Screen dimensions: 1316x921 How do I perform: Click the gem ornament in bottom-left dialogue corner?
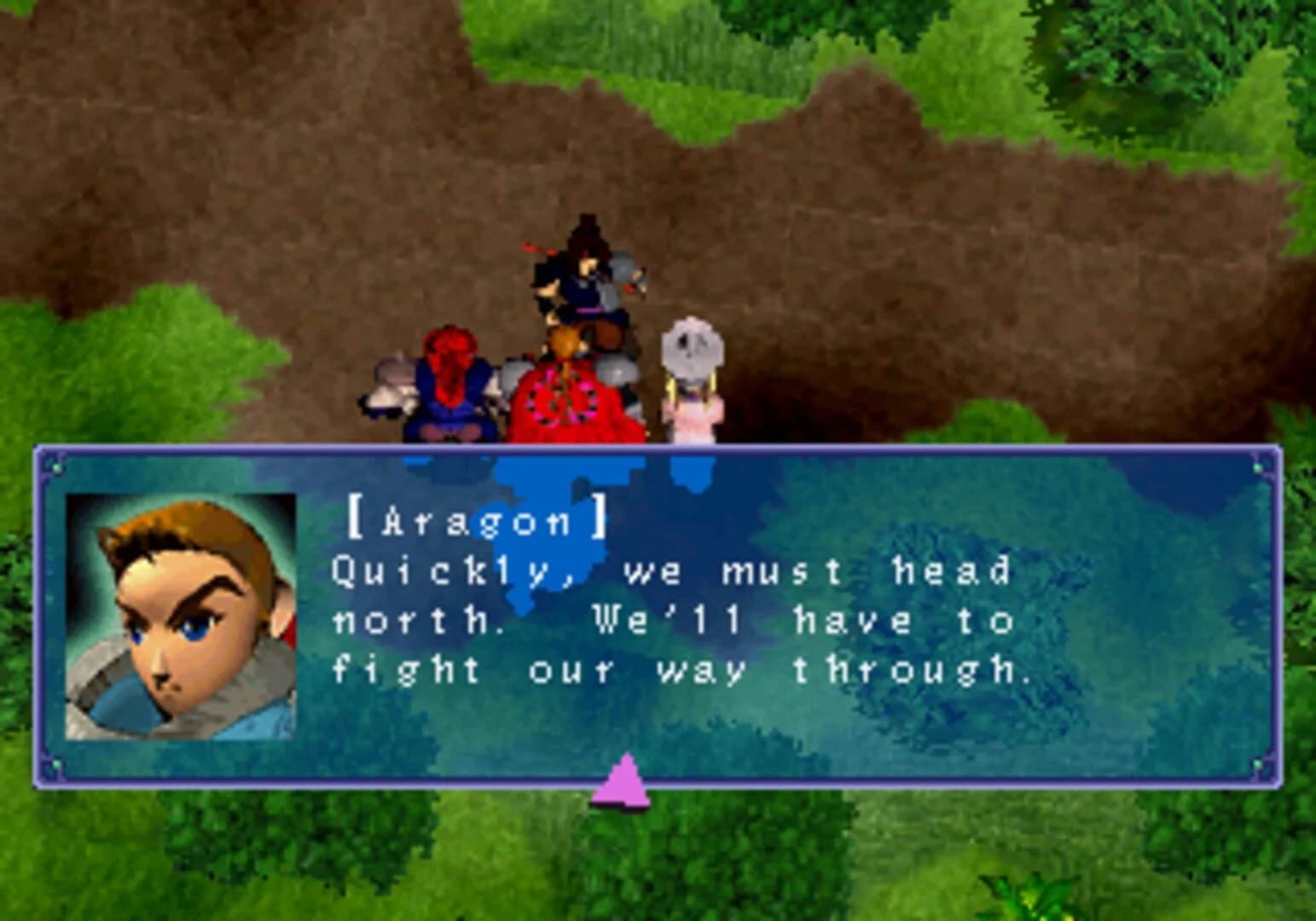click(55, 766)
